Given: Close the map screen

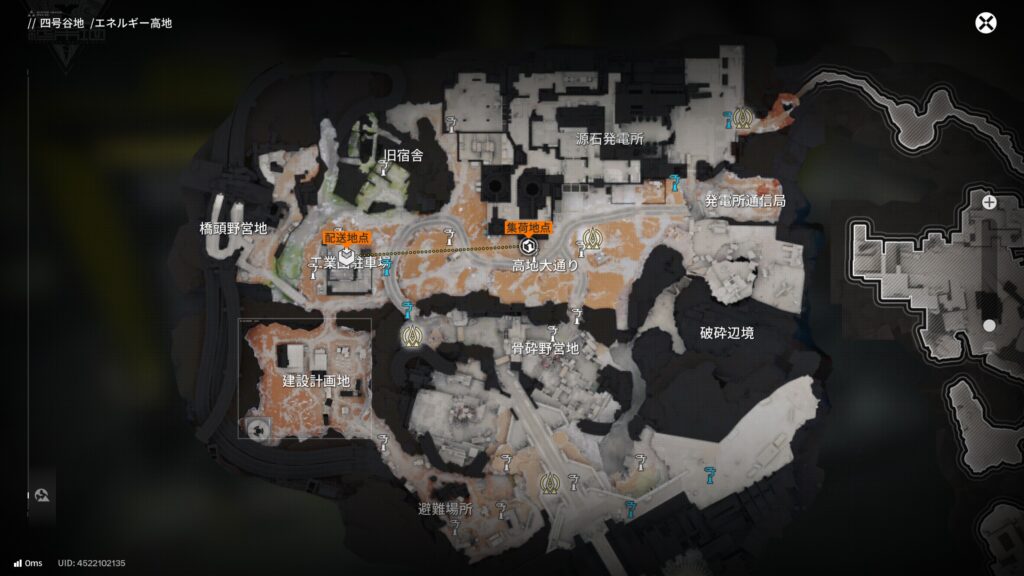Looking at the screenshot, I should coord(986,23).
